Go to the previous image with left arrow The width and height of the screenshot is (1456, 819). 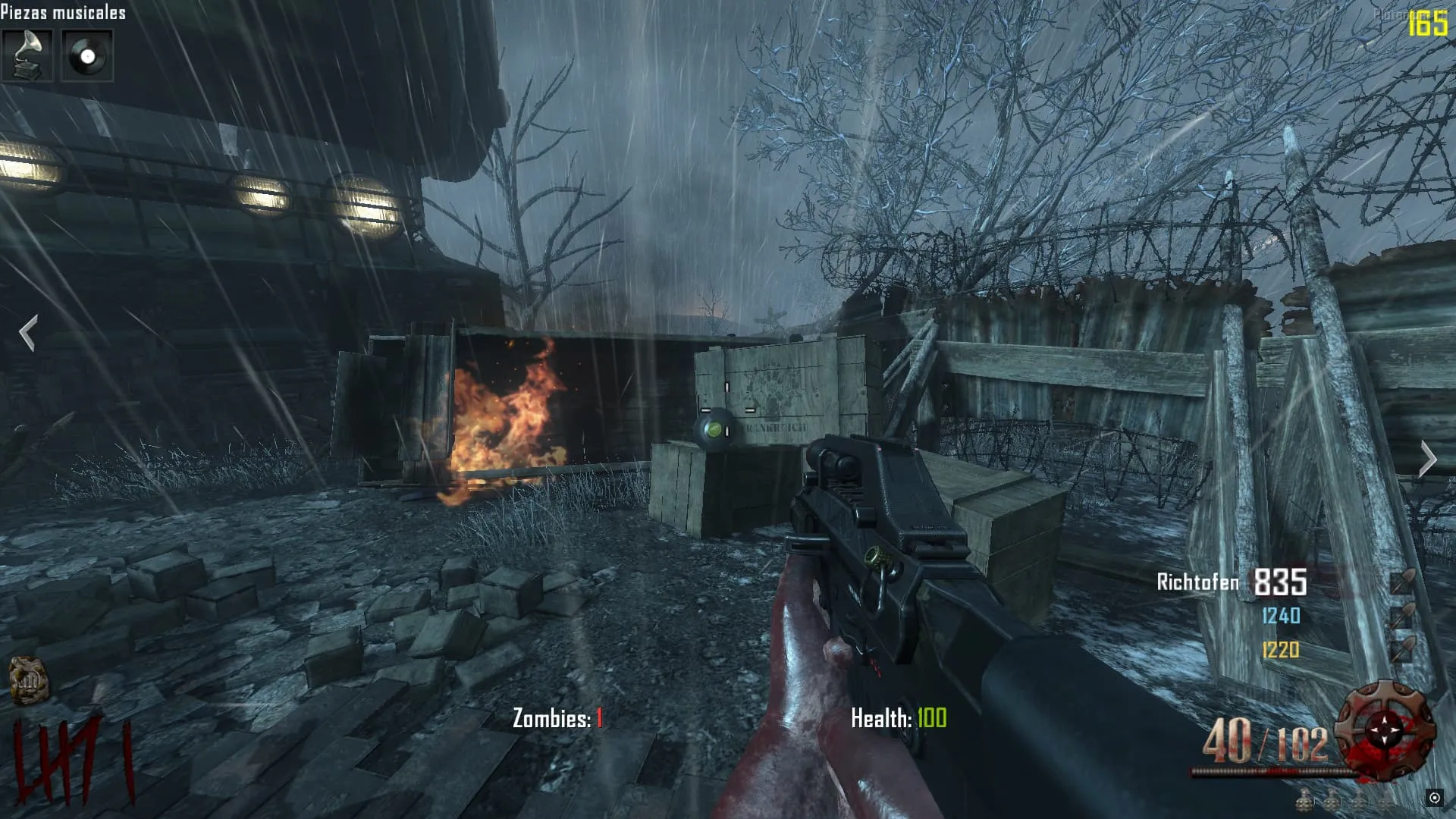pos(28,333)
